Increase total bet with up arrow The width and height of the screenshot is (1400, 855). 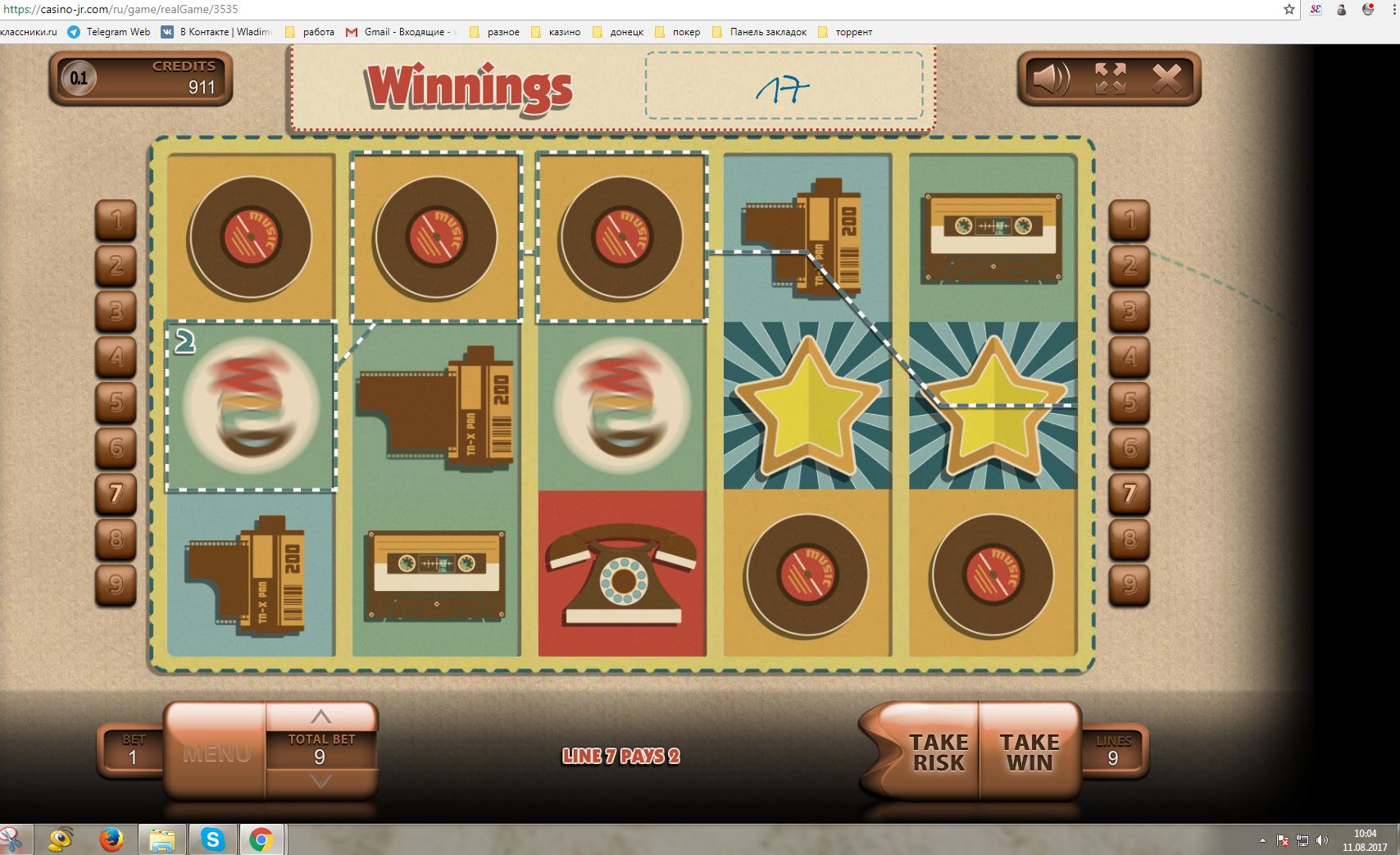coord(321,716)
